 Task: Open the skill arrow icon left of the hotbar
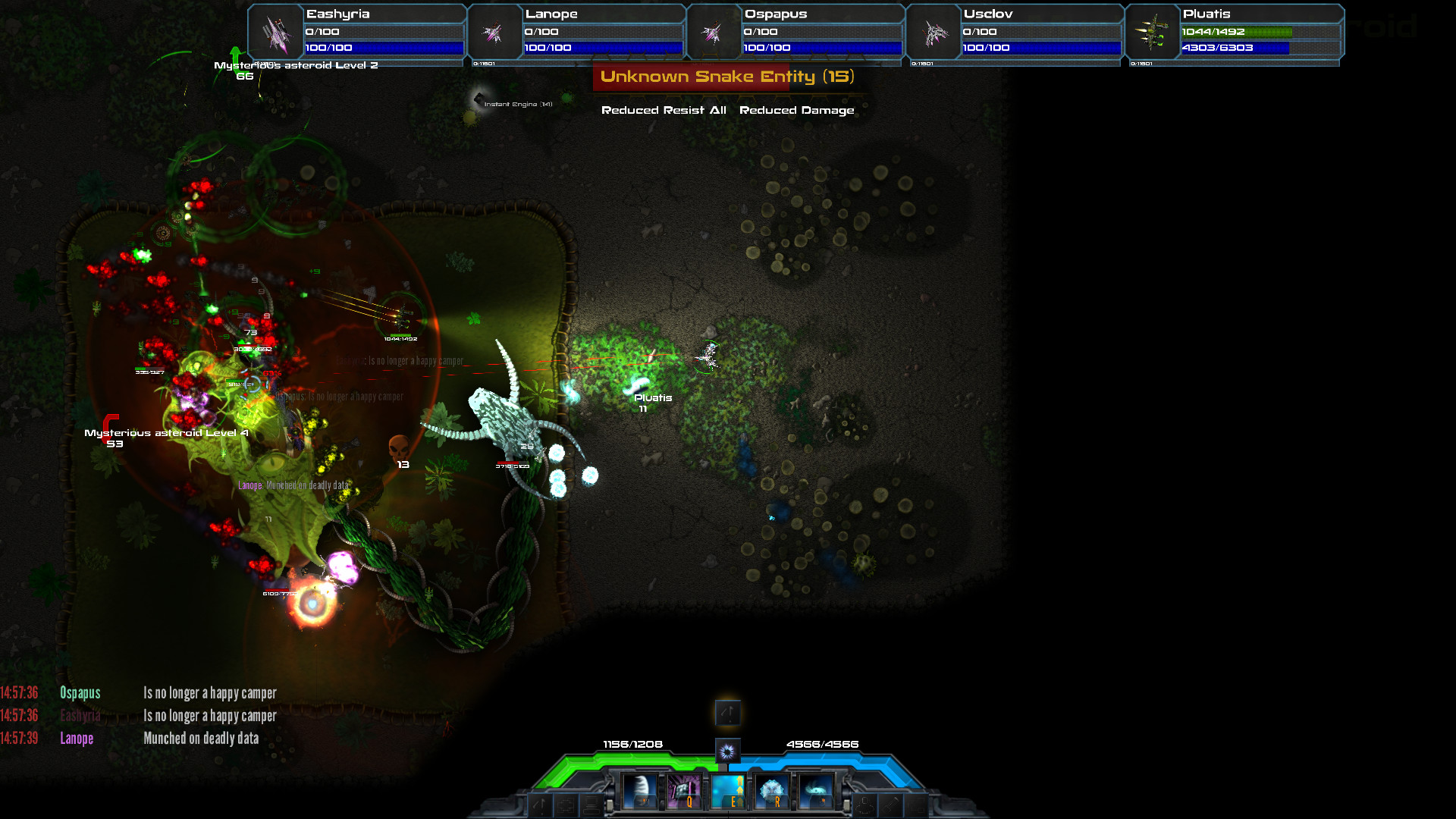(538, 805)
